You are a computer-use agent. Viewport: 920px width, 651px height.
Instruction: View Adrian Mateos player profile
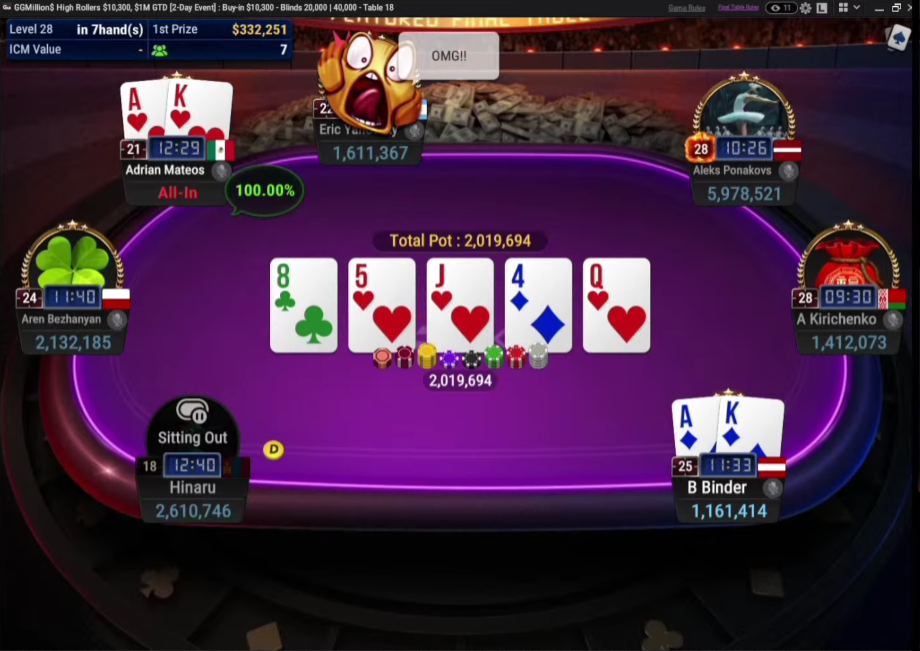pyautogui.click(x=165, y=170)
